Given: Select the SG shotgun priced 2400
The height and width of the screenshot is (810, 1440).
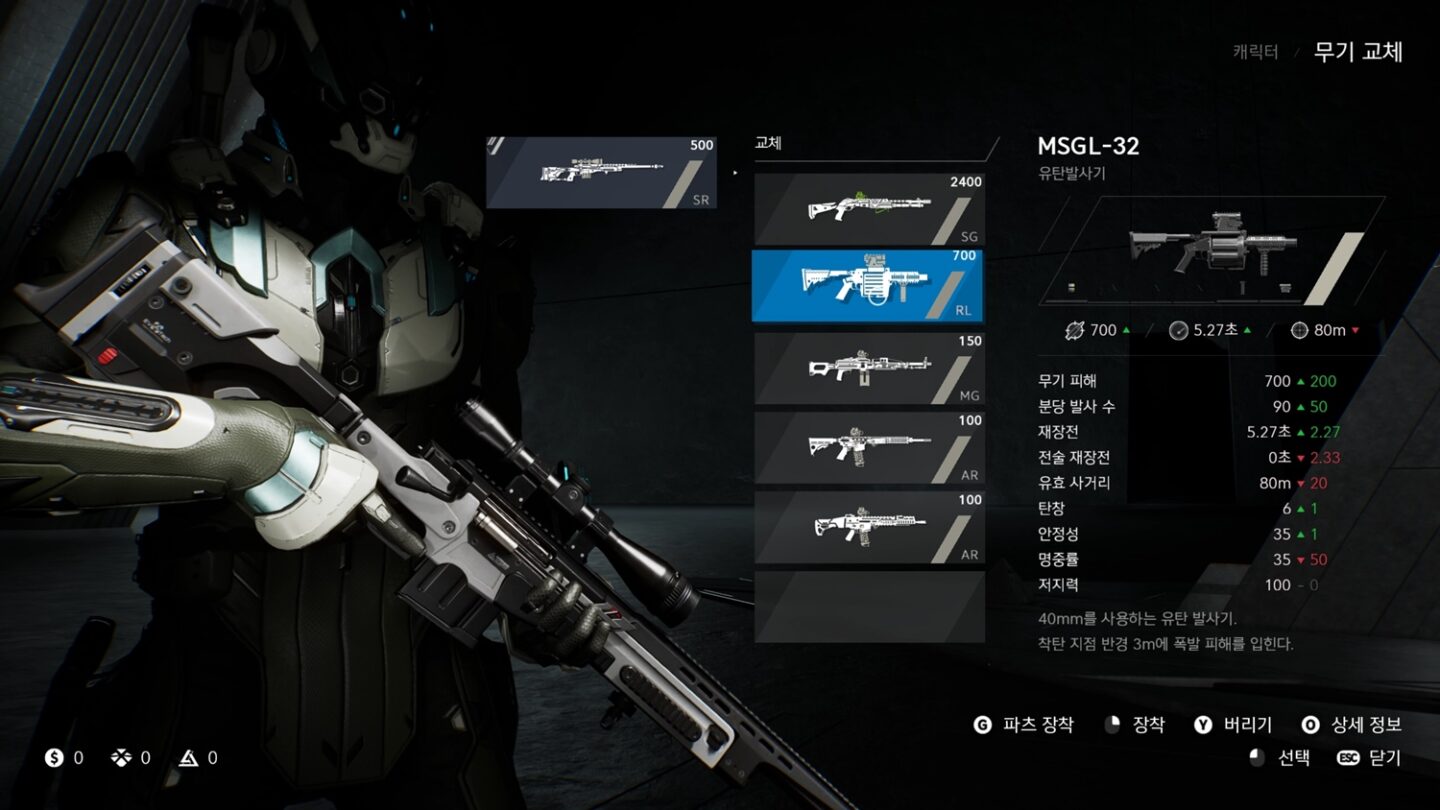Looking at the screenshot, I should (868, 208).
